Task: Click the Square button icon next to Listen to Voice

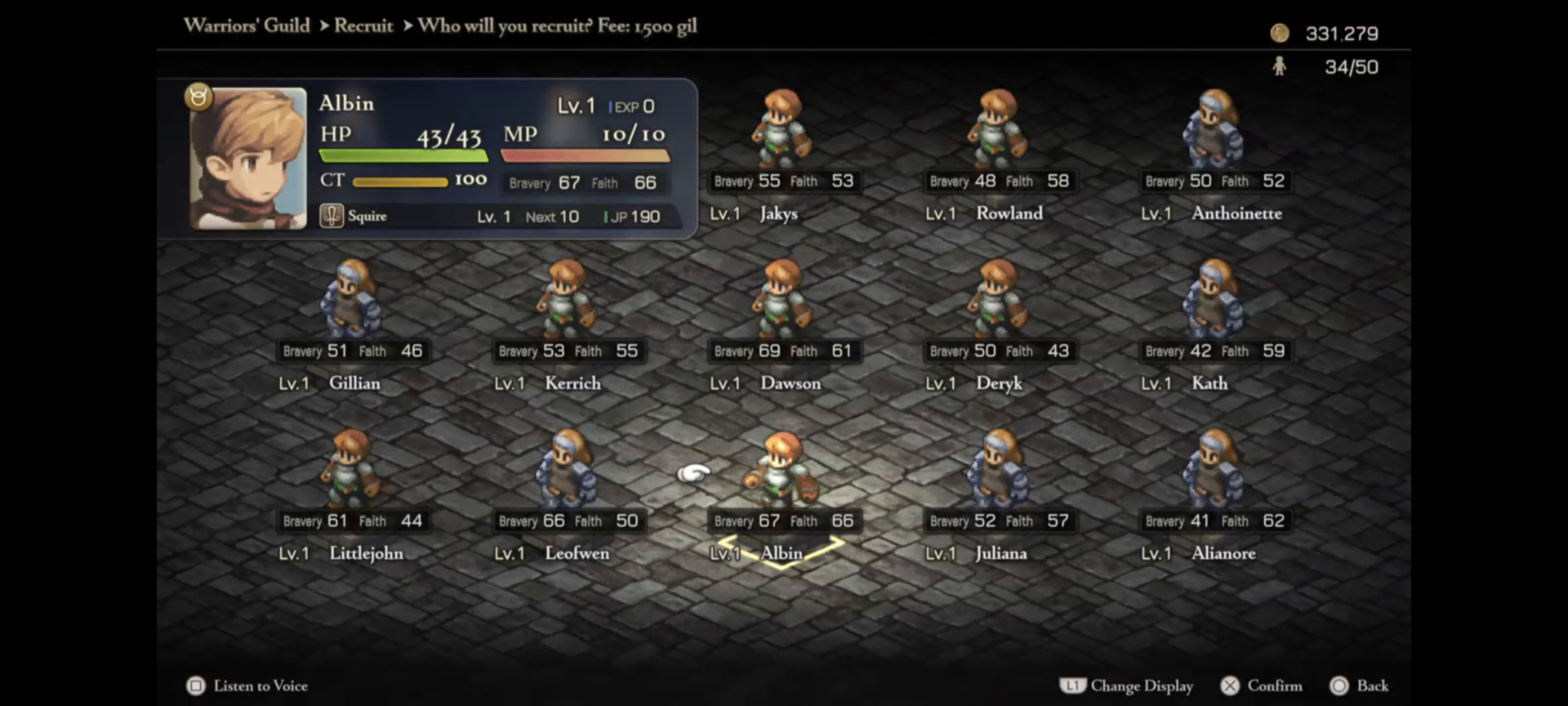Action: 195,686
